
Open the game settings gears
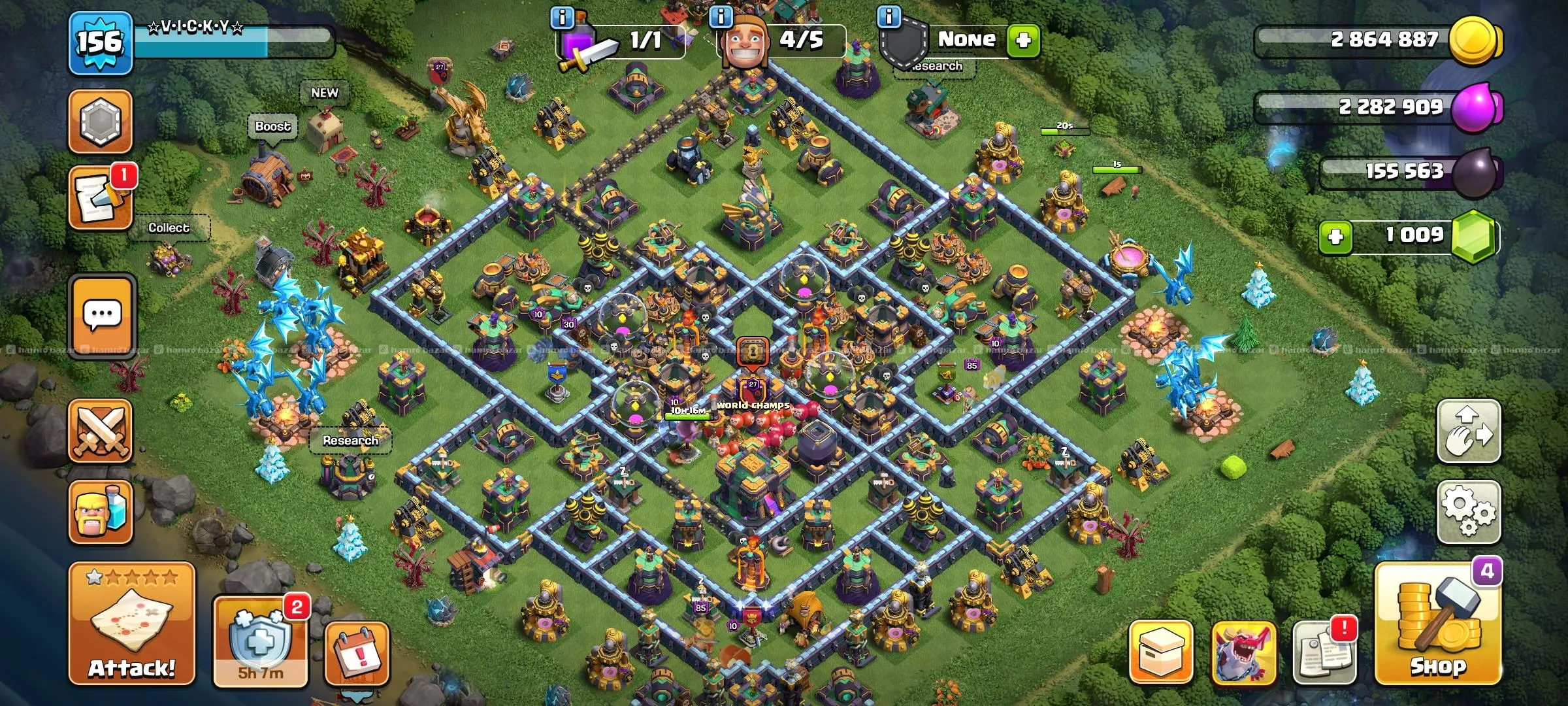tap(1468, 512)
